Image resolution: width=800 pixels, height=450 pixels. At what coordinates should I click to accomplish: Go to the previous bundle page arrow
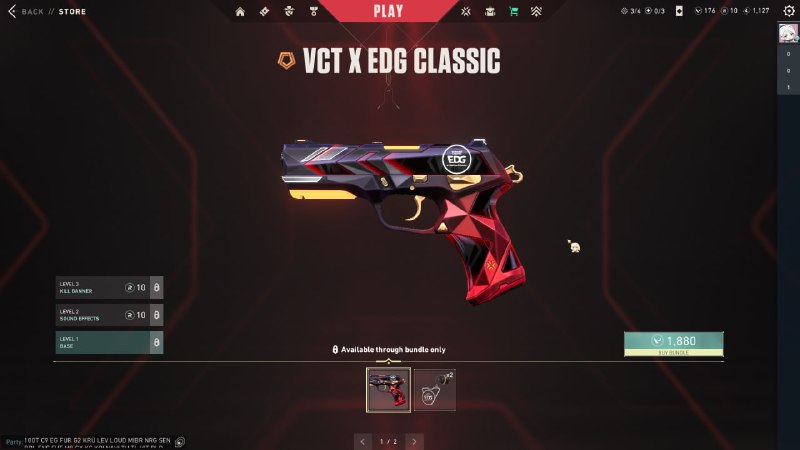362,440
